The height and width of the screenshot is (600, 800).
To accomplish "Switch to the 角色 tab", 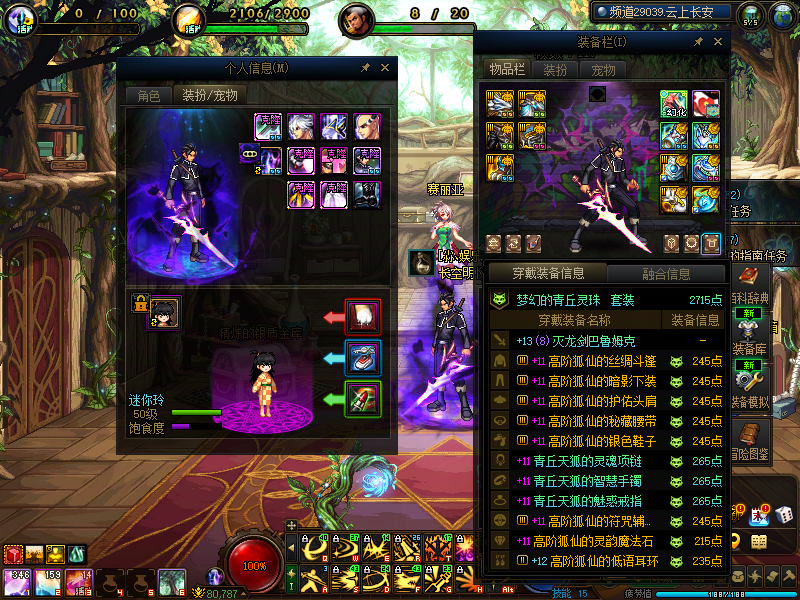I will point(148,95).
